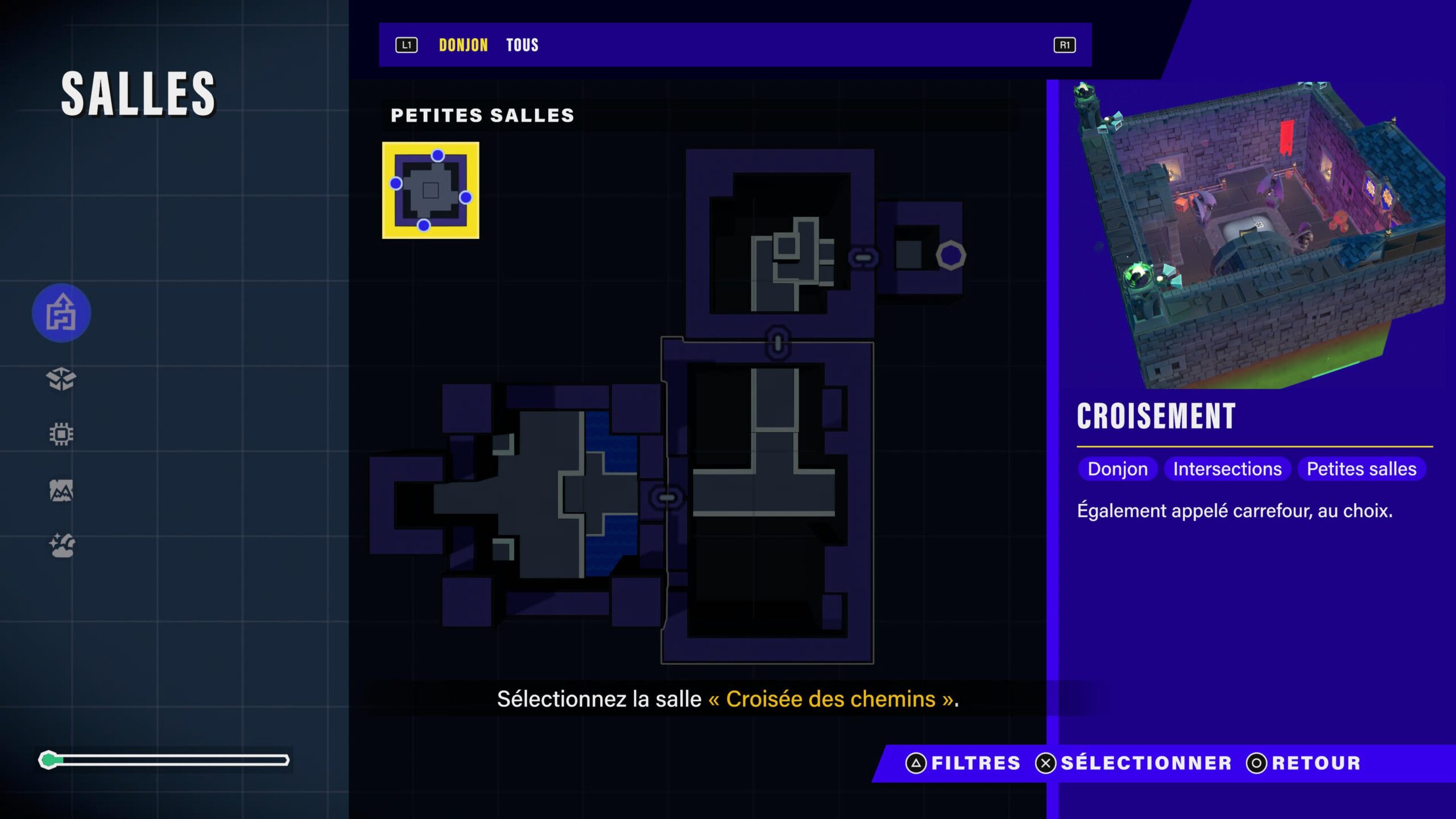1456x819 pixels.
Task: Open the box/props category icon
Action: [61, 380]
